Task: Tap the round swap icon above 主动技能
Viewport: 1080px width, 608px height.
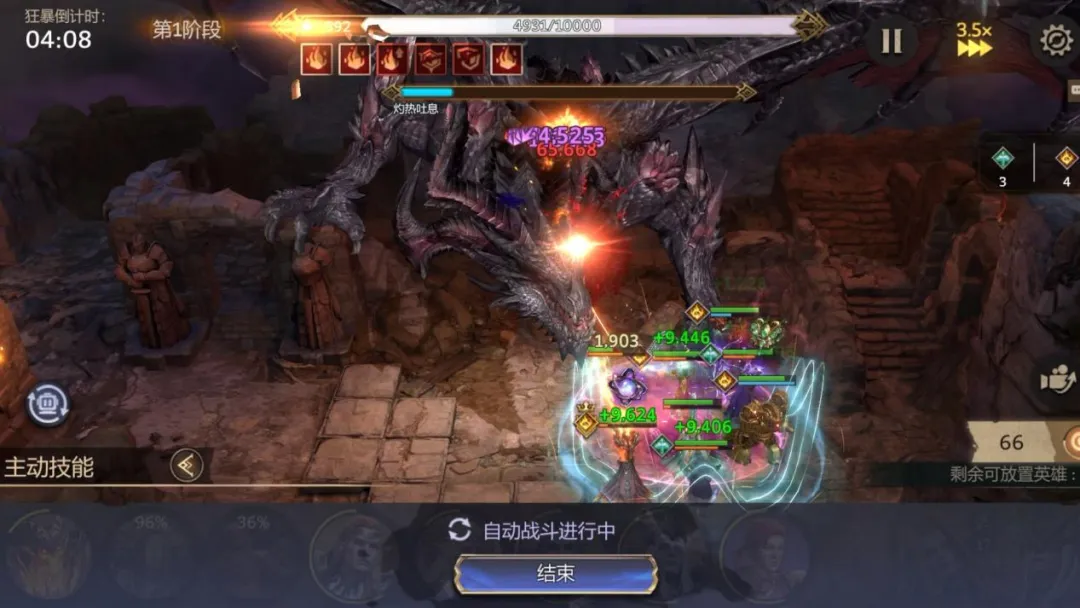Action: (x=46, y=404)
